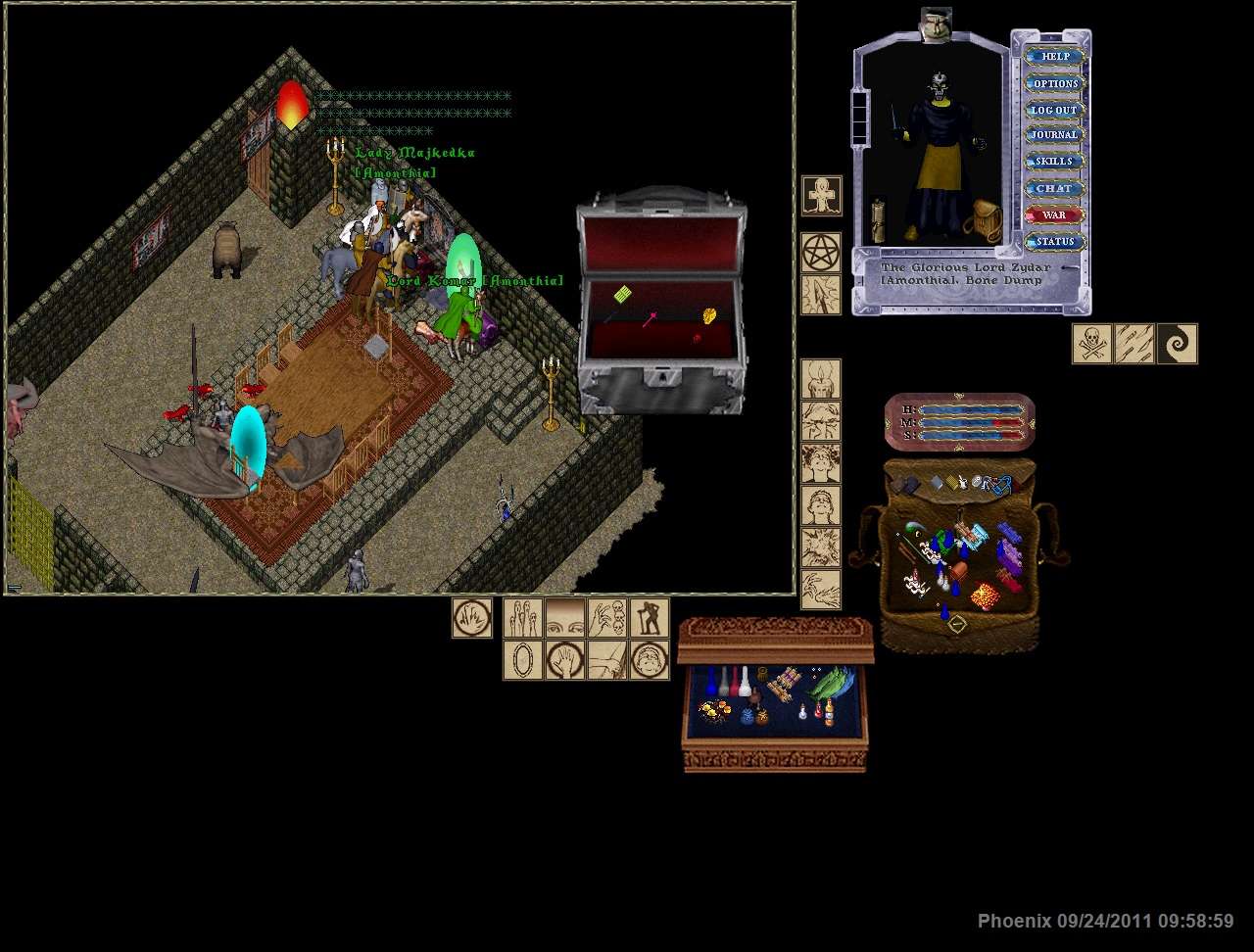Image resolution: width=1254 pixels, height=952 pixels.
Task: Open the Help menu on the paperdoll
Action: point(1055,57)
